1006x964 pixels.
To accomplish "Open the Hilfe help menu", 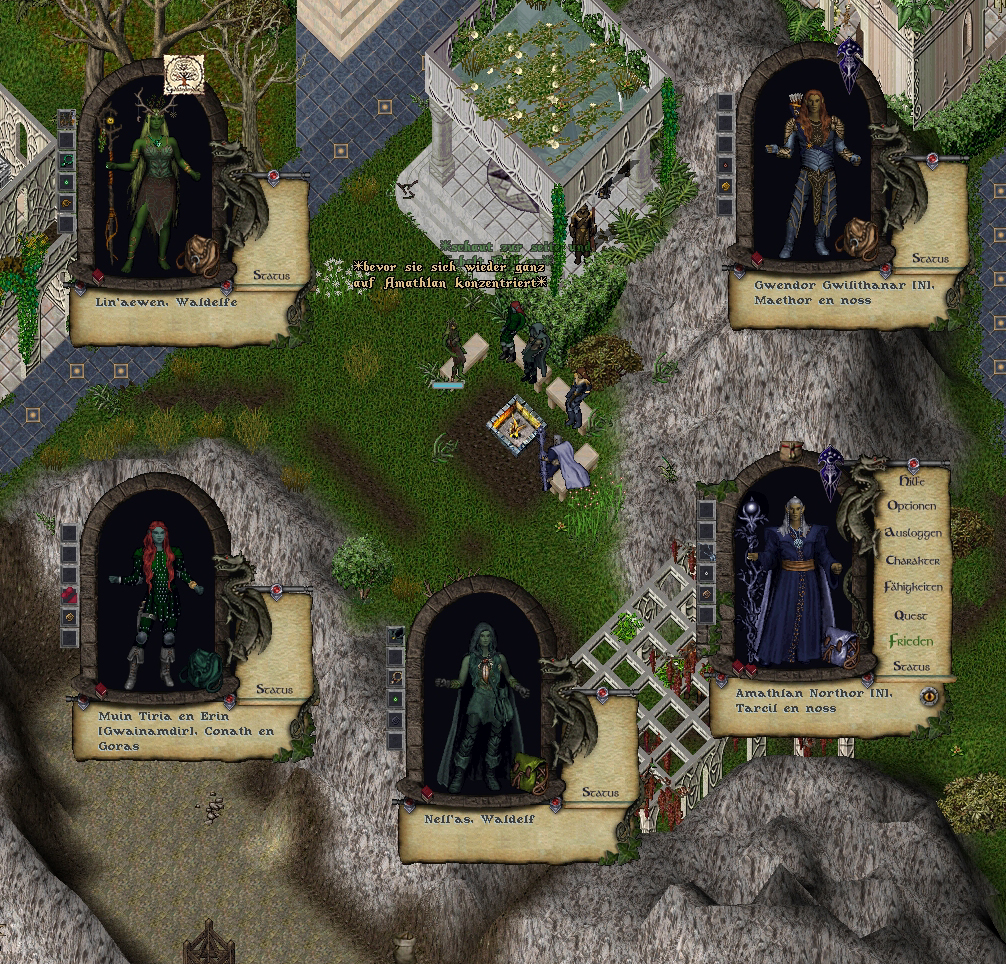I will (912, 481).
